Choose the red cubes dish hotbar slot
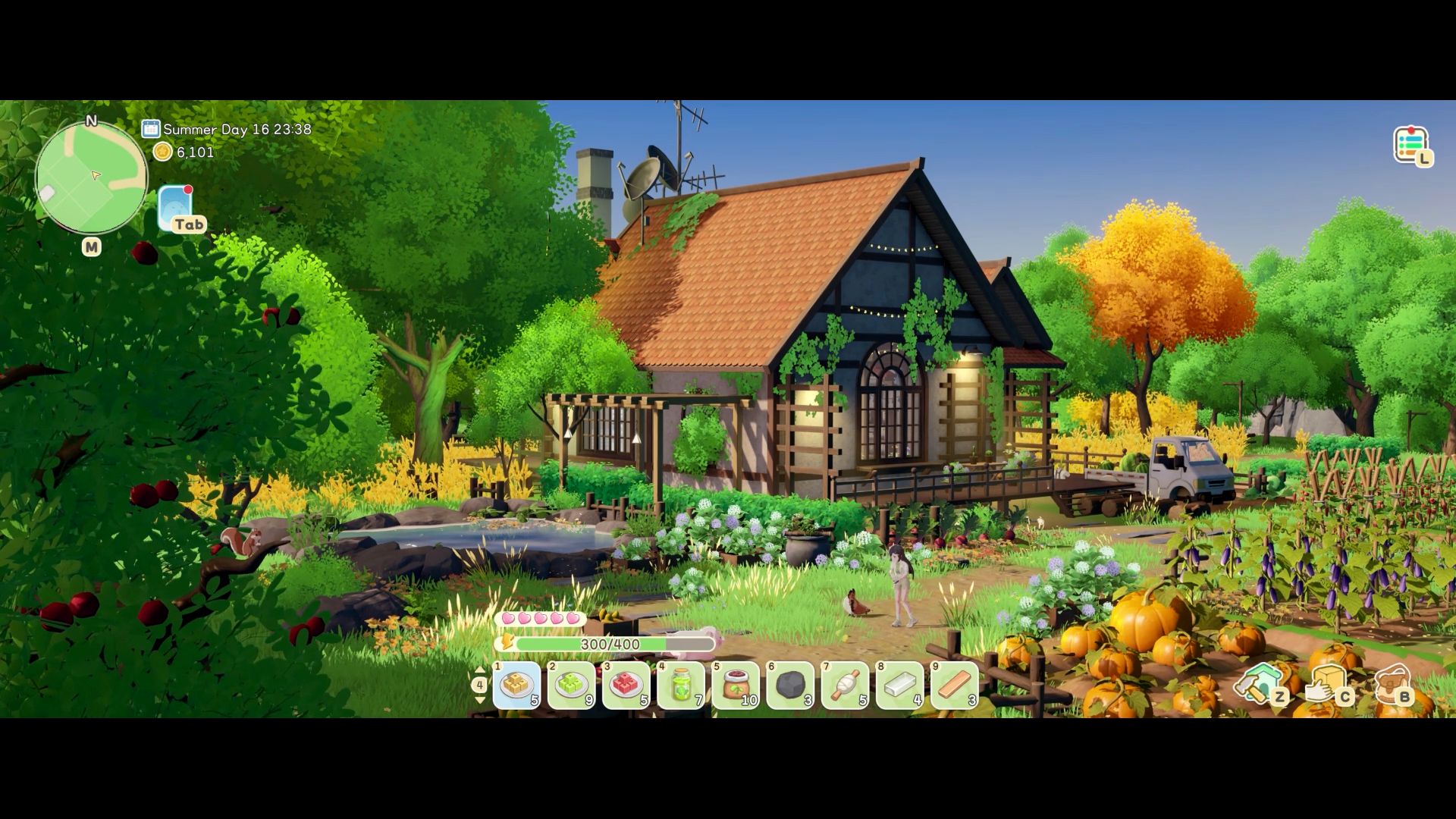This screenshot has height=819, width=1456. (626, 686)
